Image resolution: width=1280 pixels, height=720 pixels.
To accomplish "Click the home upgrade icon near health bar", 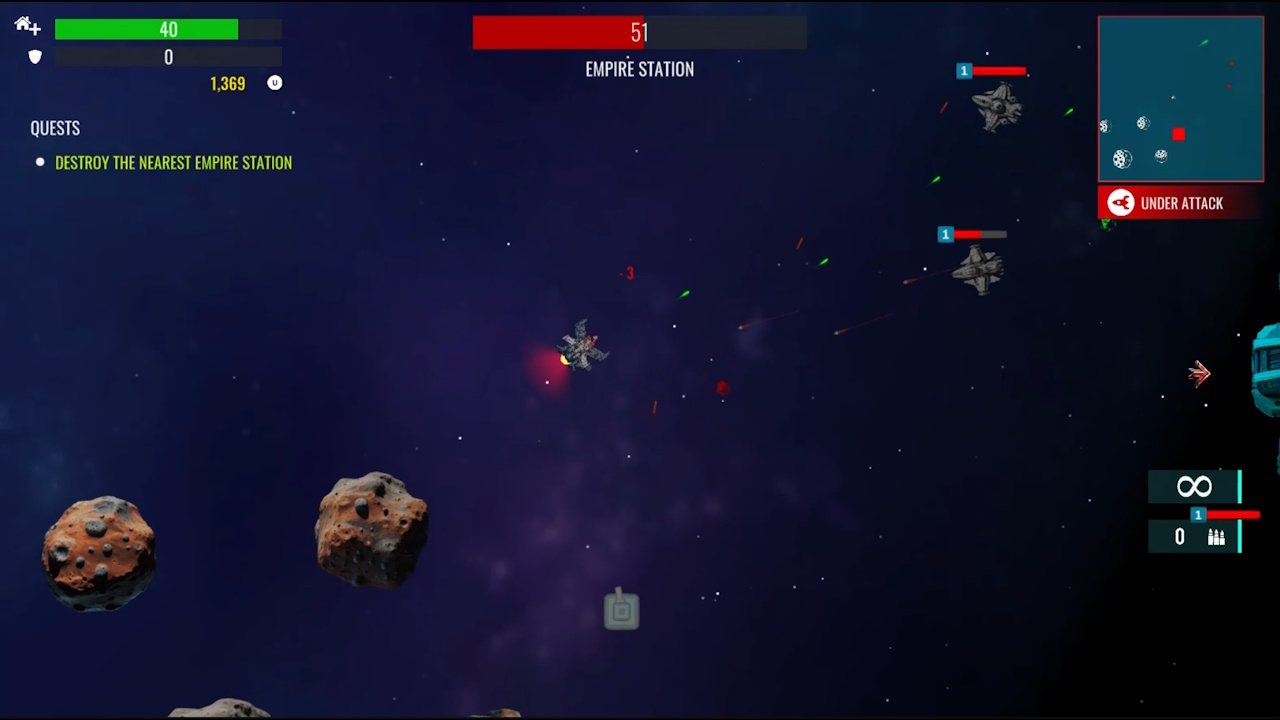I will pos(26,26).
